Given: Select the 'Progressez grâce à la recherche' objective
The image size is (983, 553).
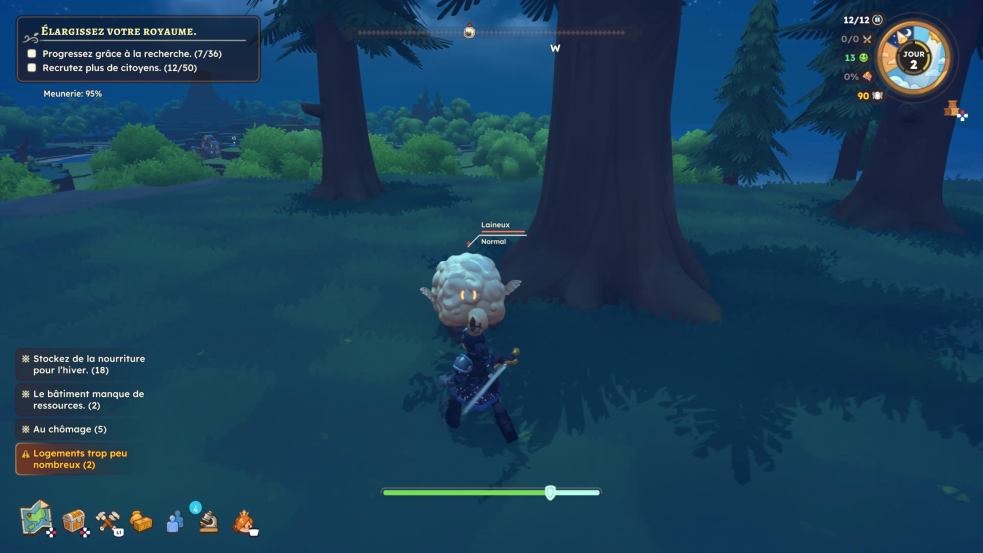Looking at the screenshot, I should (130, 53).
